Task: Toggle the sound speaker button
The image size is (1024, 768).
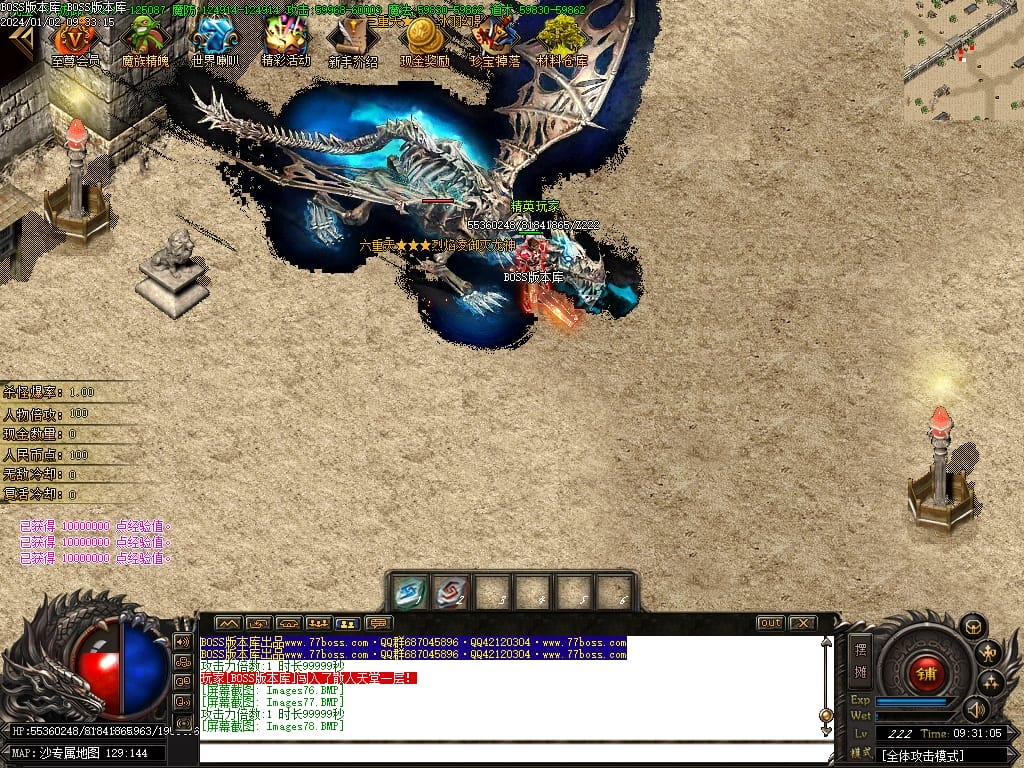Action: click(975, 709)
